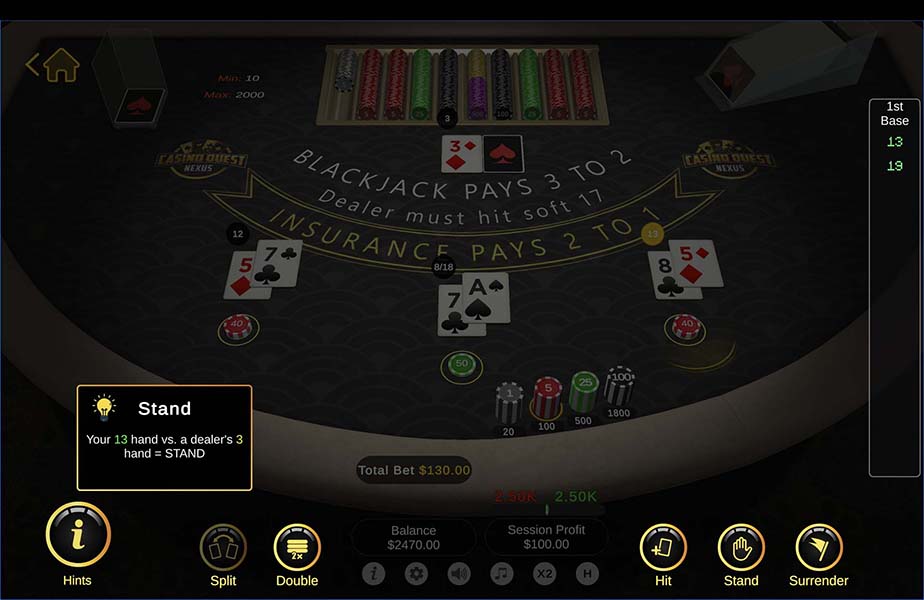This screenshot has width=924, height=600.
Task: Toggle the music note button
Action: point(502,574)
